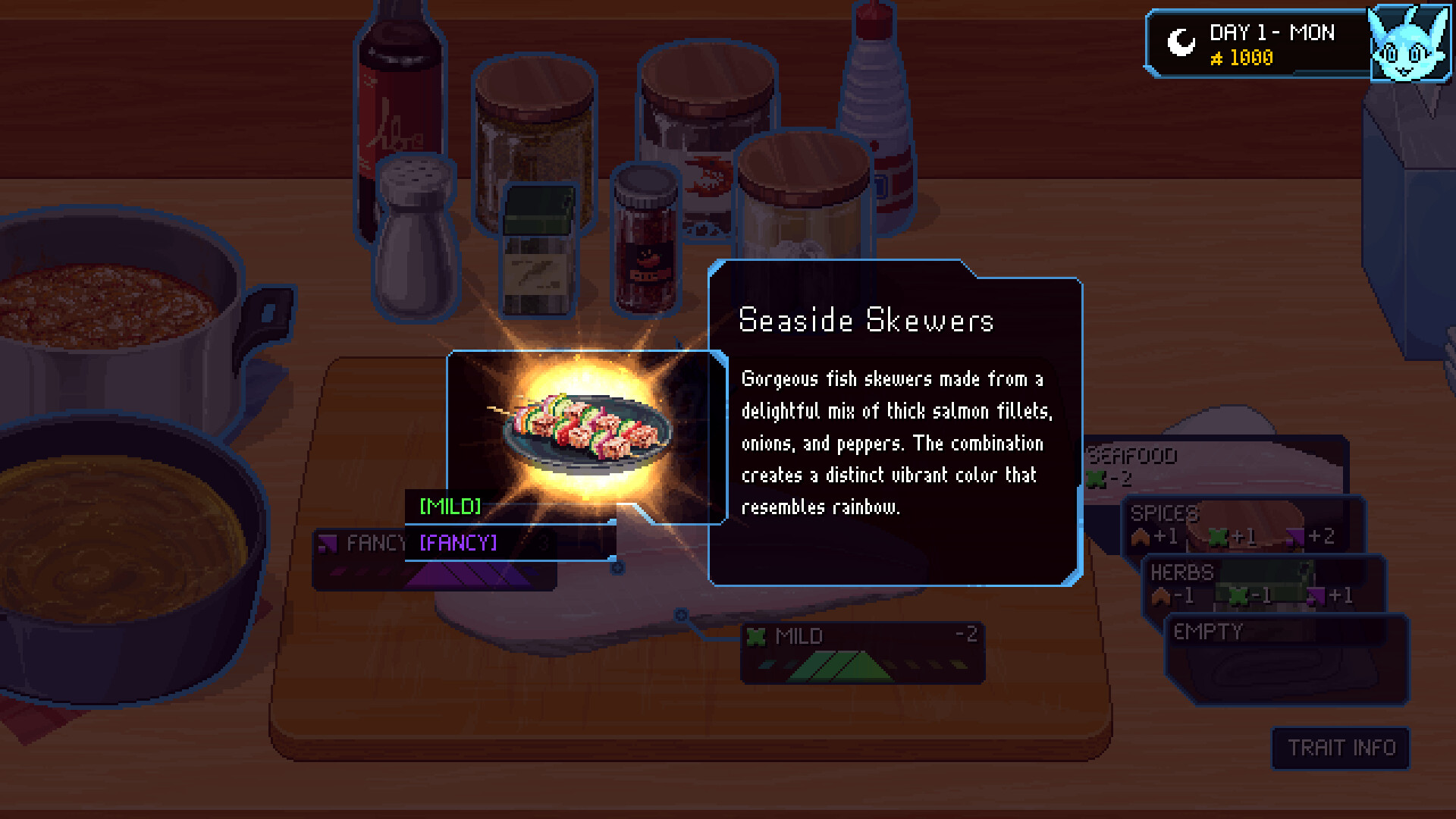Toggle the [MILD] trait tag
The image size is (1456, 819).
[x=452, y=507]
